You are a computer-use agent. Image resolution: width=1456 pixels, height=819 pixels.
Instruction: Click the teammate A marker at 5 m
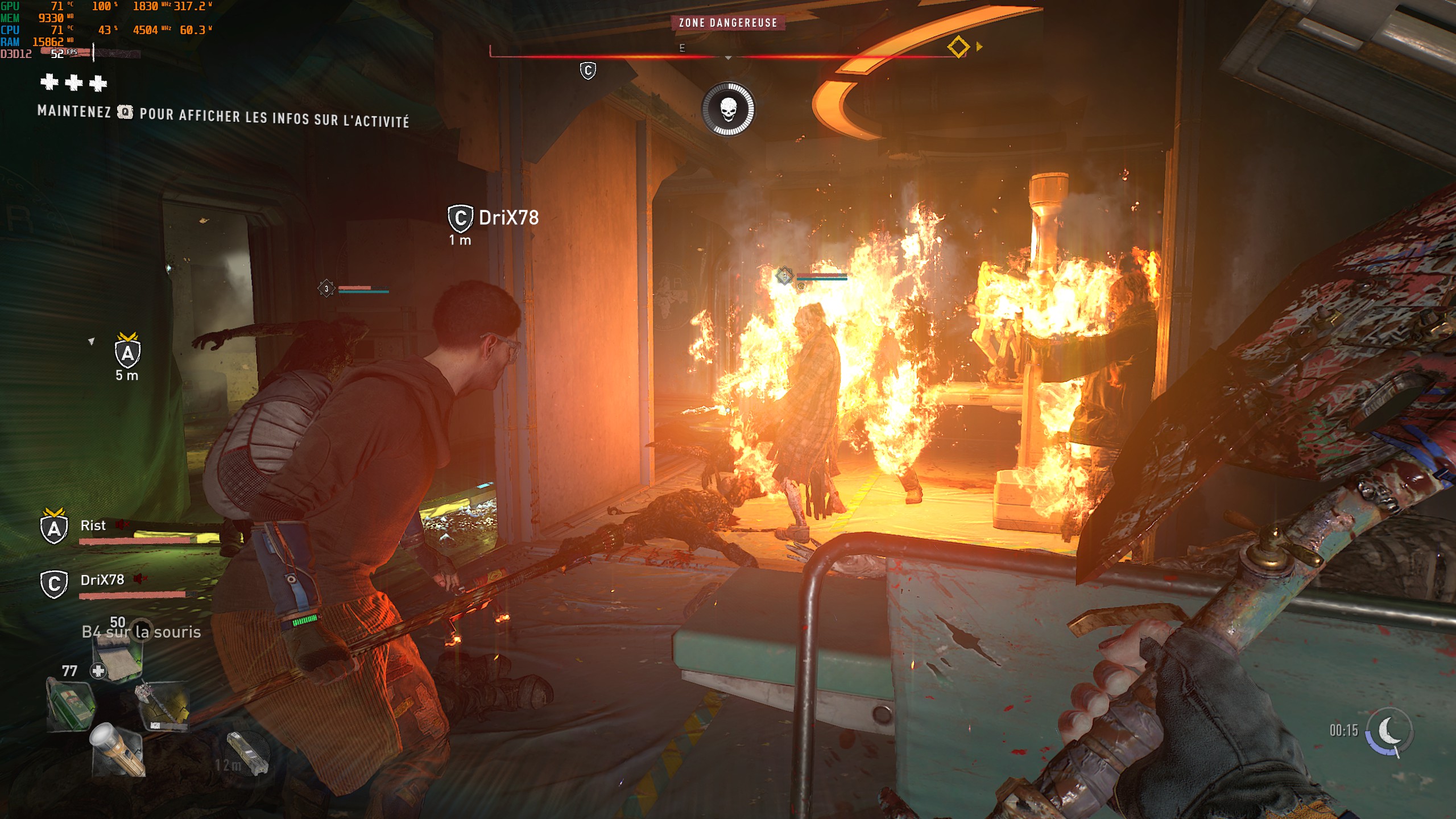pos(128,353)
